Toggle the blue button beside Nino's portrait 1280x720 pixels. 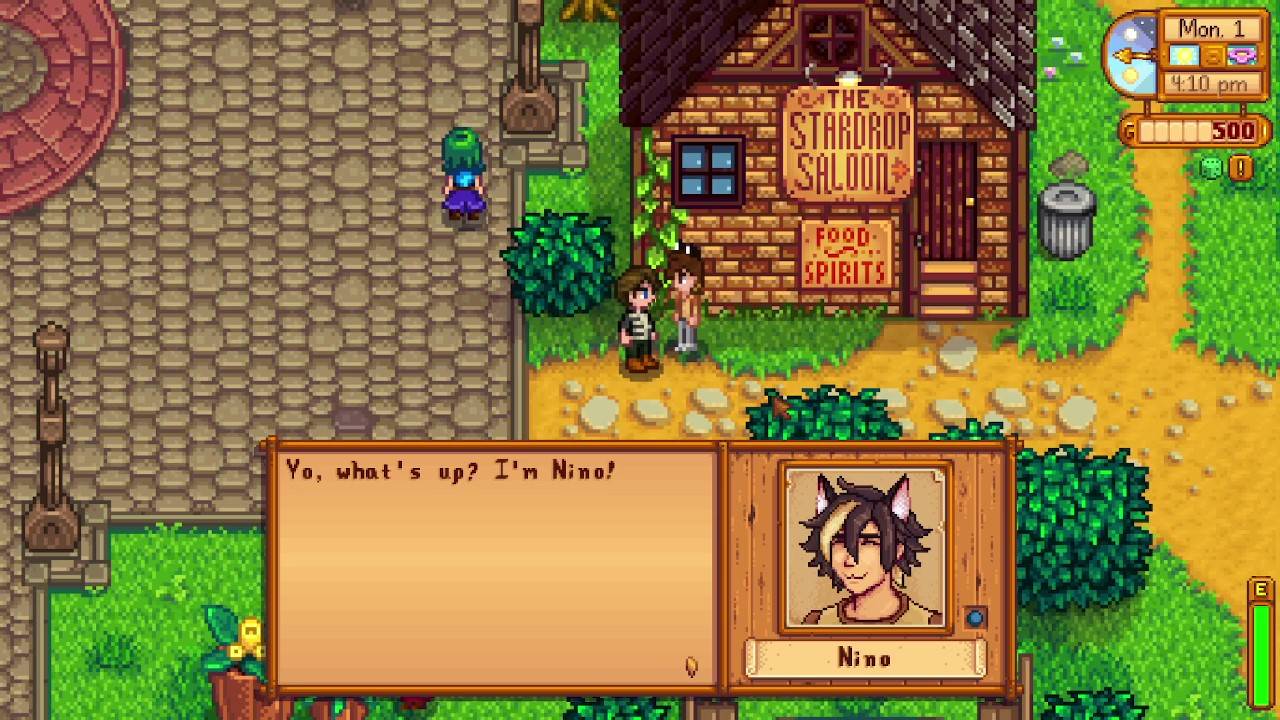click(x=975, y=619)
